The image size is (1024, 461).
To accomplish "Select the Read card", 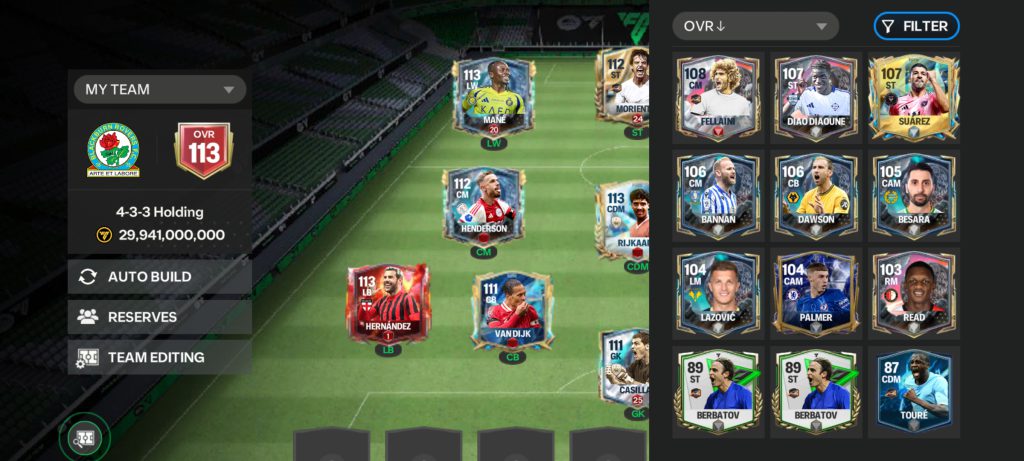I will click(x=913, y=291).
